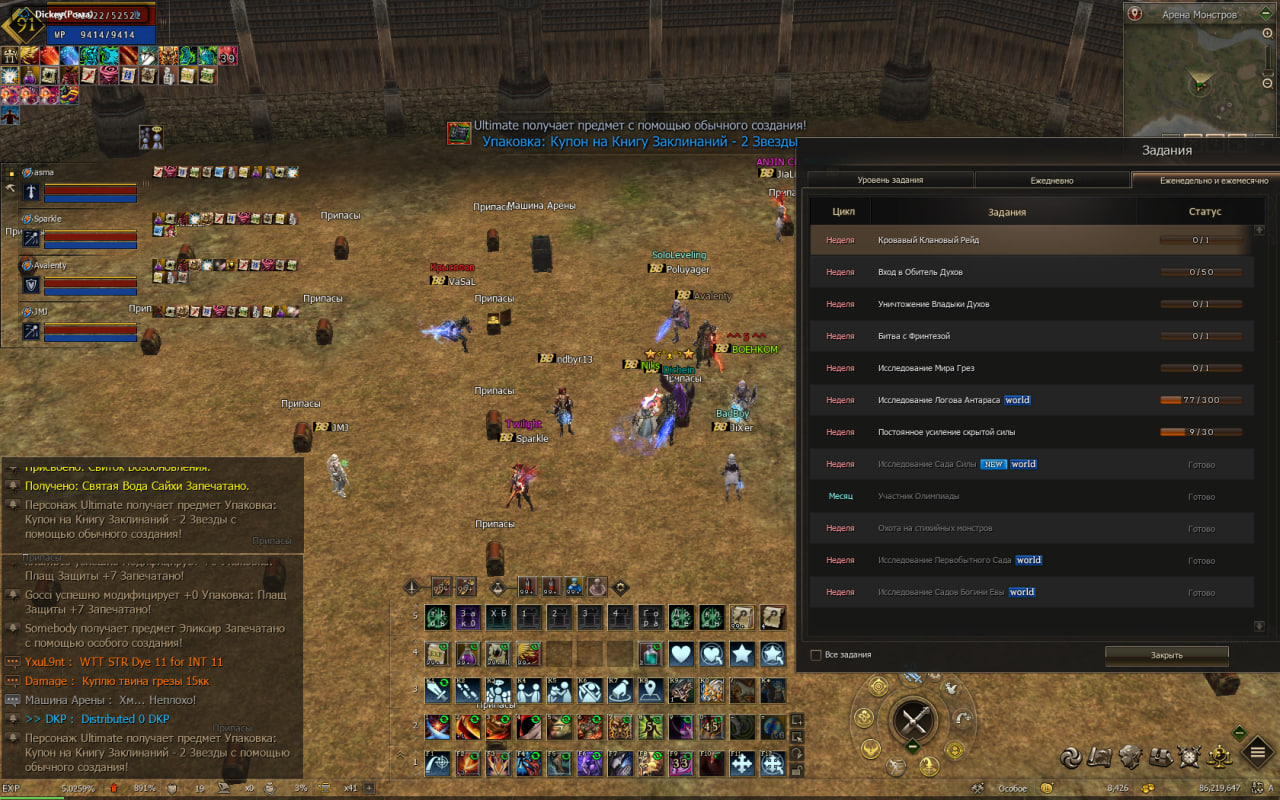Activate the crossed swords attack button

pyautogui.click(x=913, y=720)
